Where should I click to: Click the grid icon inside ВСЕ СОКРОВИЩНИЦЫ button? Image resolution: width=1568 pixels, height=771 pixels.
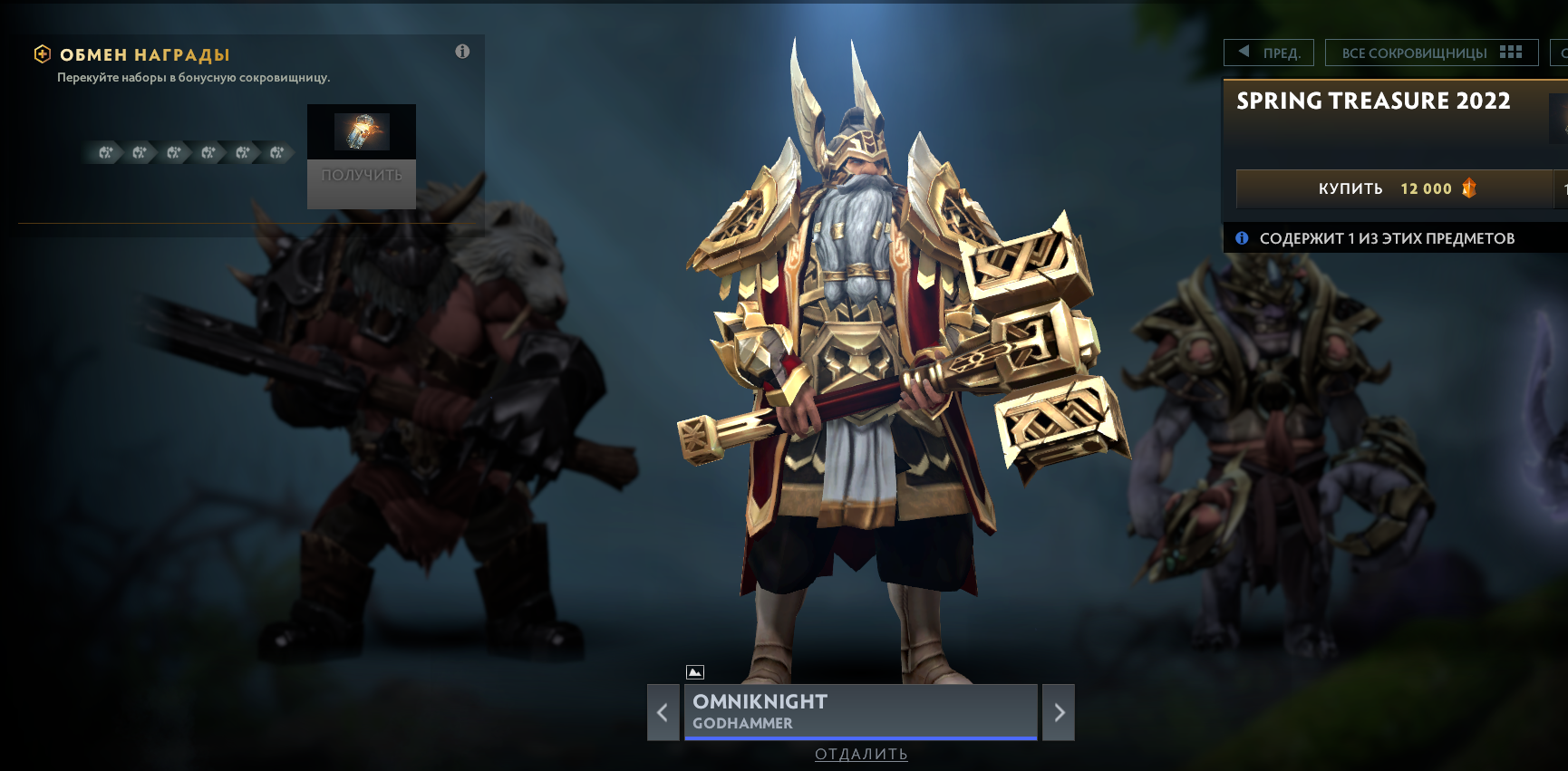[1510, 52]
